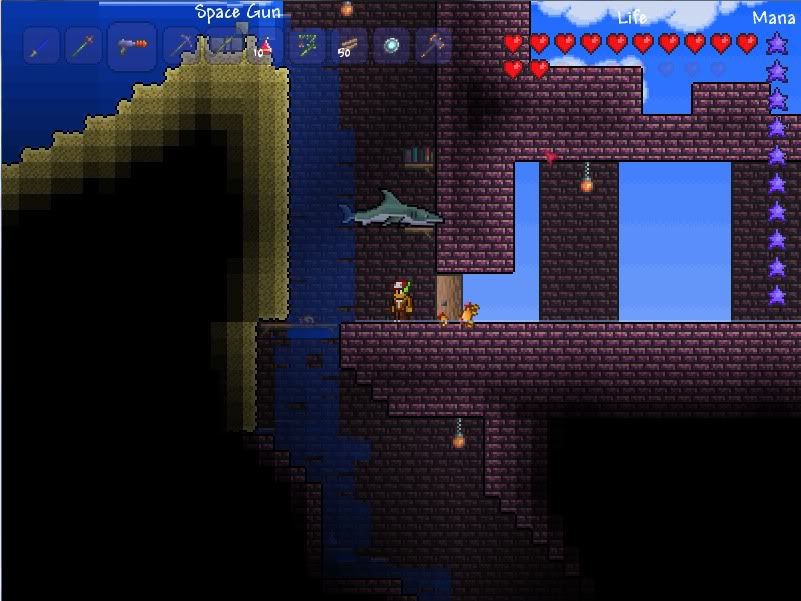Select the wood stack of 50

349,47
